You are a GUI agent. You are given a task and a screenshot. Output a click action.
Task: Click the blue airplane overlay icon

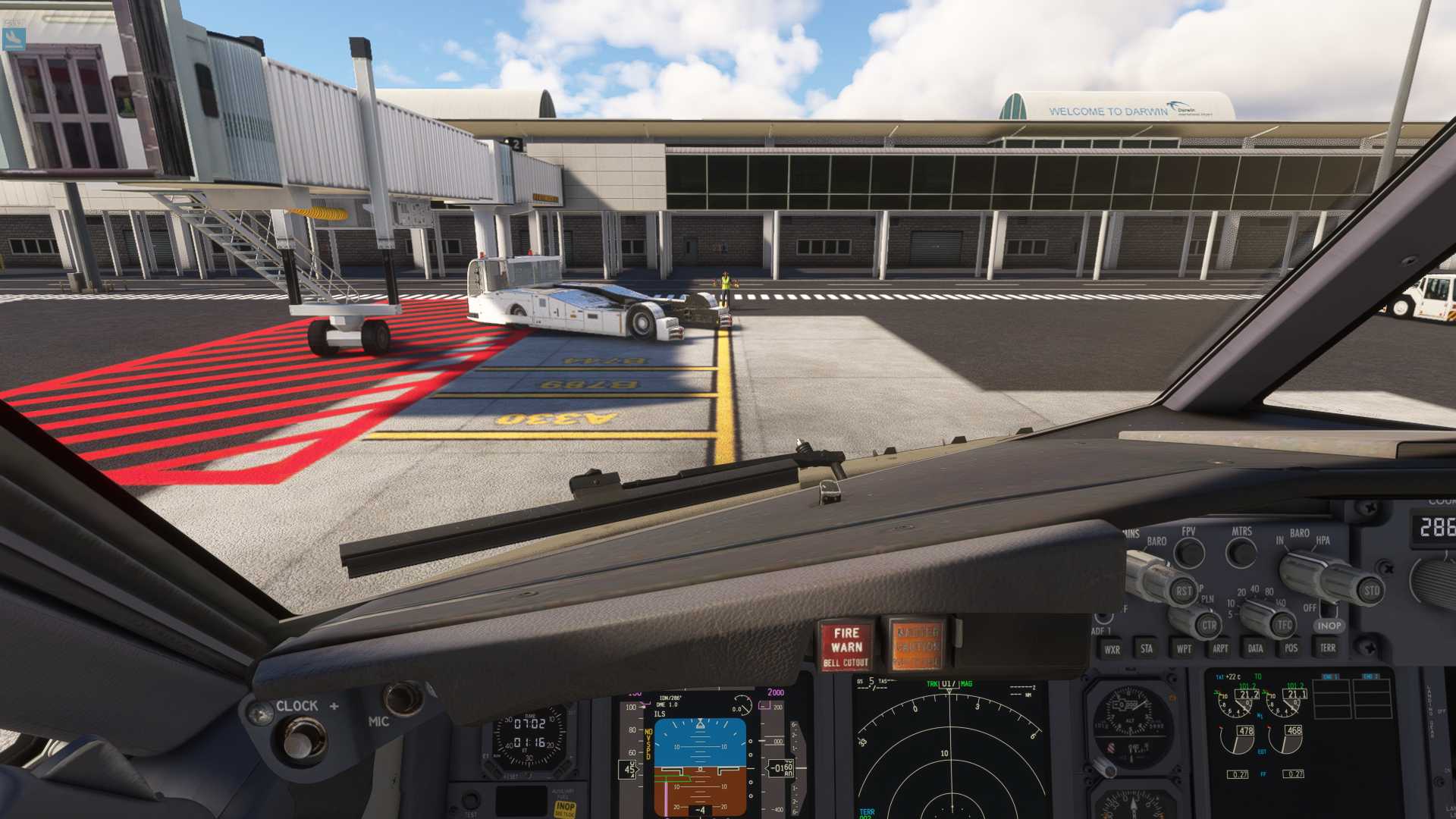(14, 39)
